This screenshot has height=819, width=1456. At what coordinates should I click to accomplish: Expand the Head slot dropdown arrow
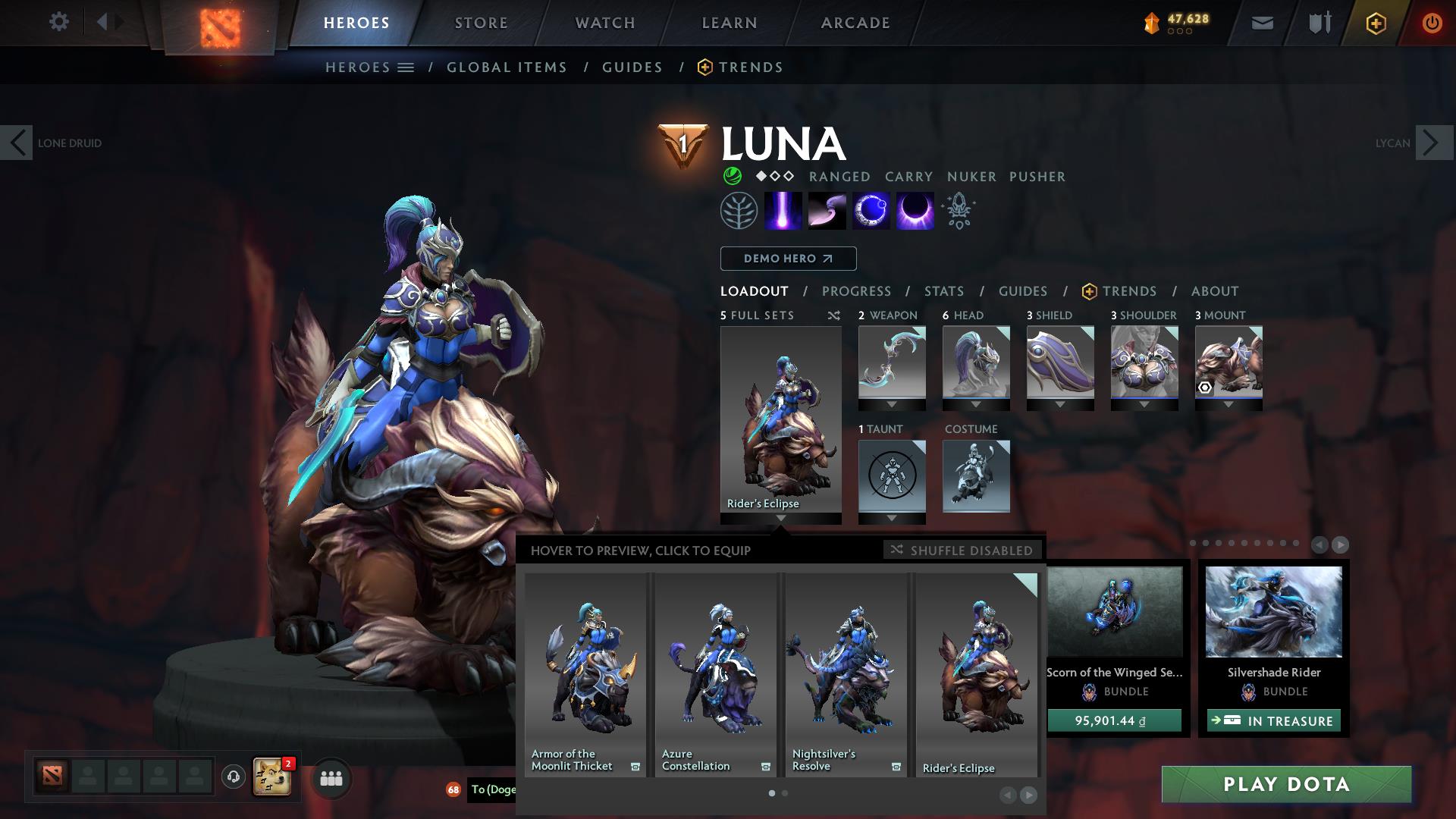[977, 405]
